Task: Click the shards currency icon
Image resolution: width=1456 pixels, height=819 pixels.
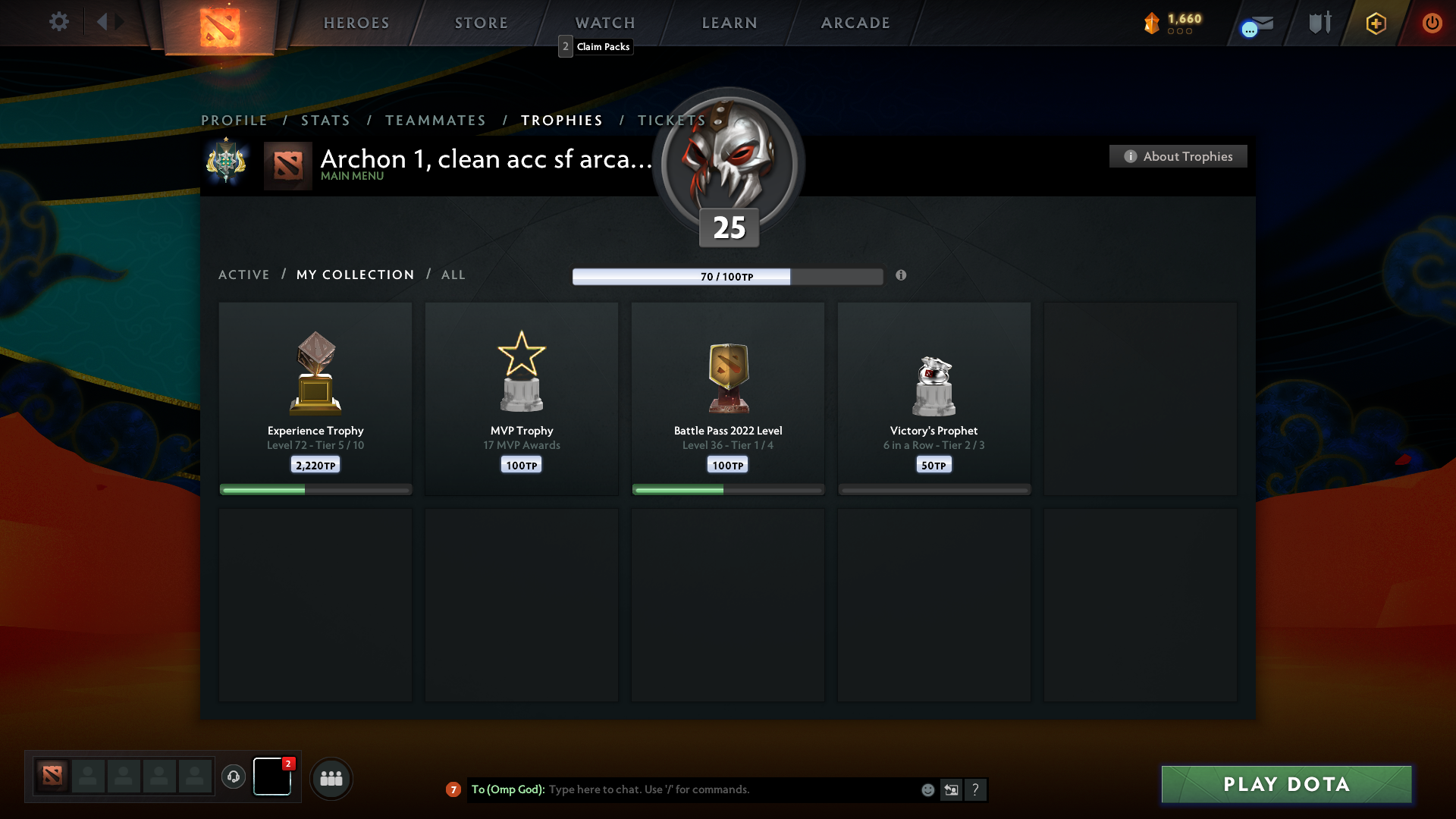Action: pyautogui.click(x=1153, y=24)
